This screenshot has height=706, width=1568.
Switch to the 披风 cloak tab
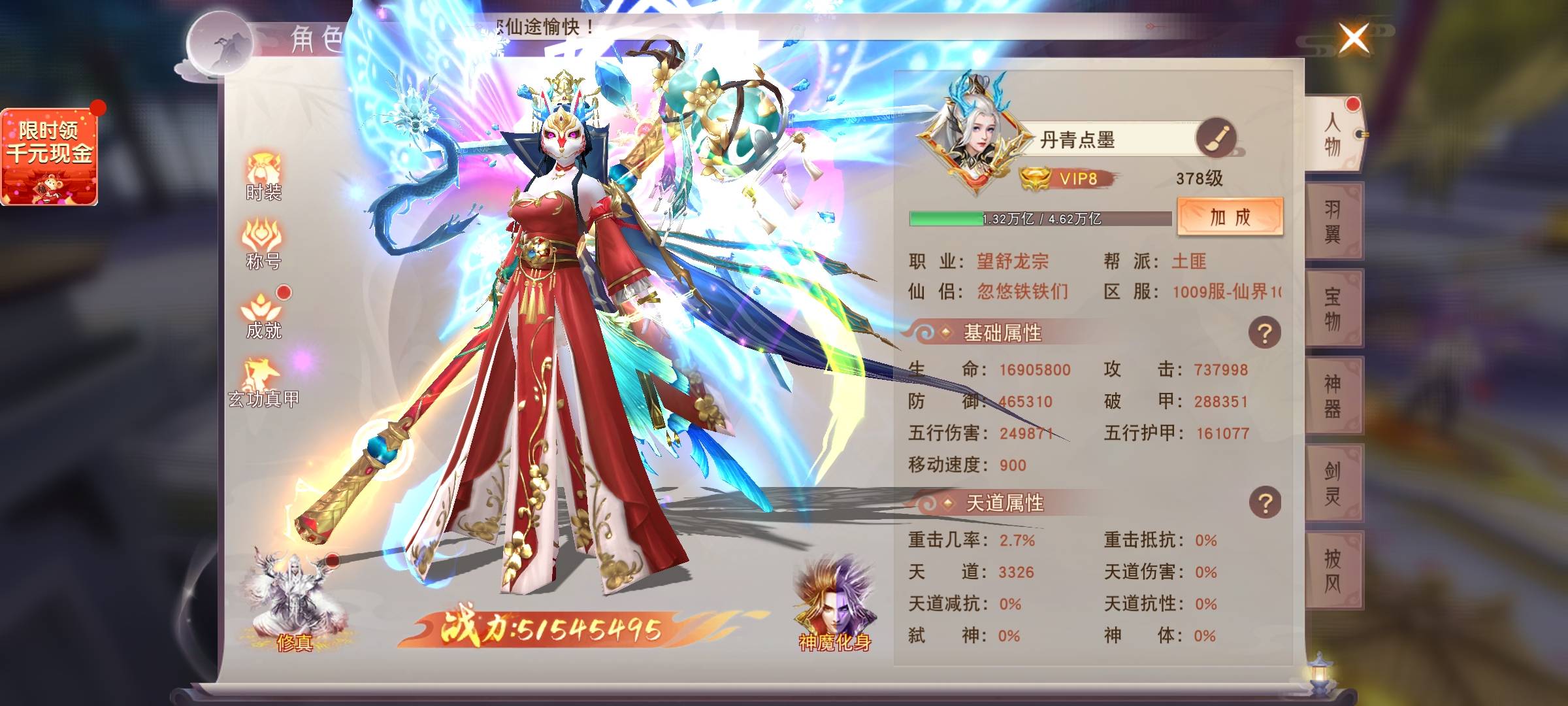coord(1333,570)
